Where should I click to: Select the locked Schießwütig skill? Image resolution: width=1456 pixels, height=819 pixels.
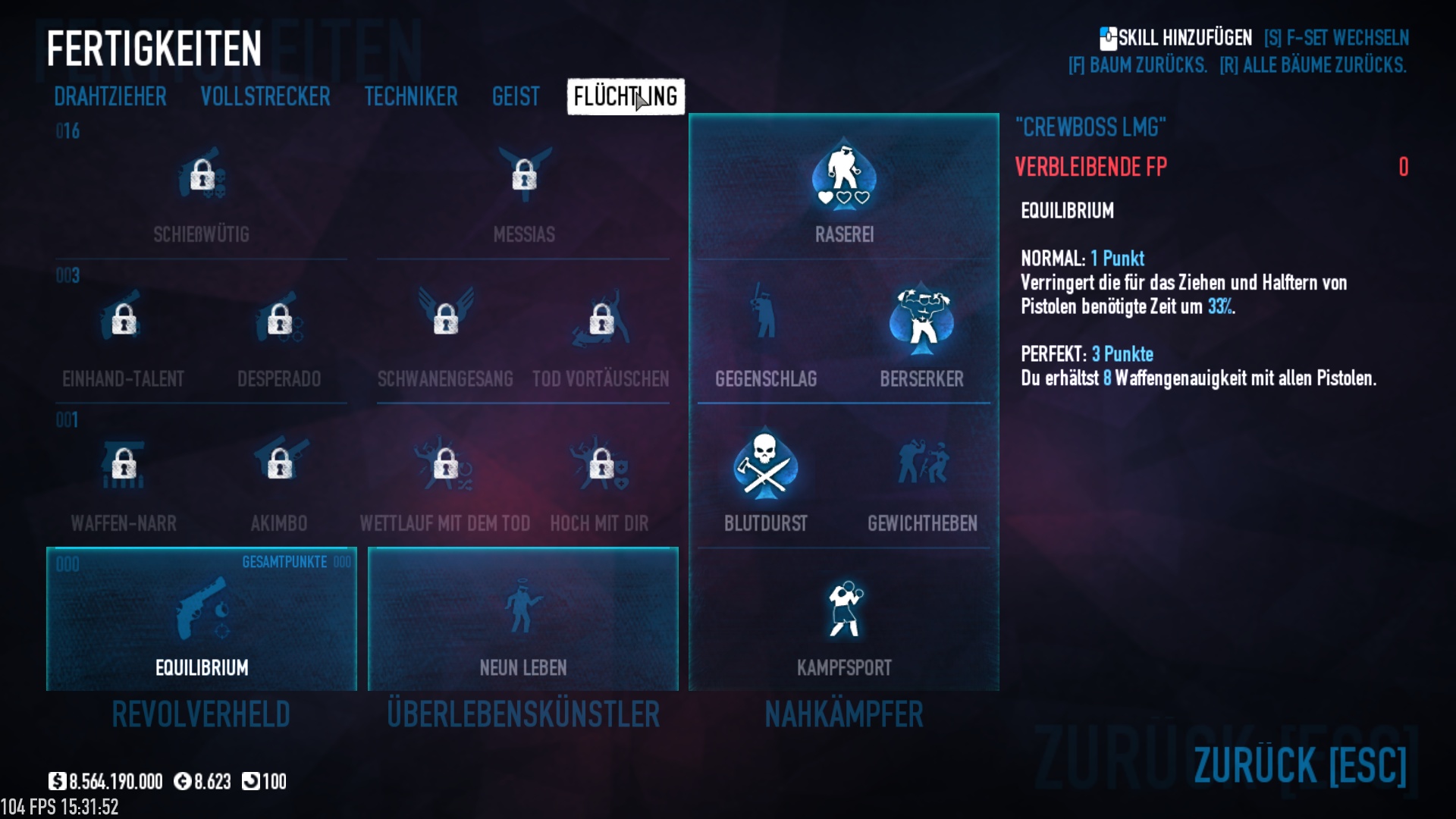(x=202, y=176)
